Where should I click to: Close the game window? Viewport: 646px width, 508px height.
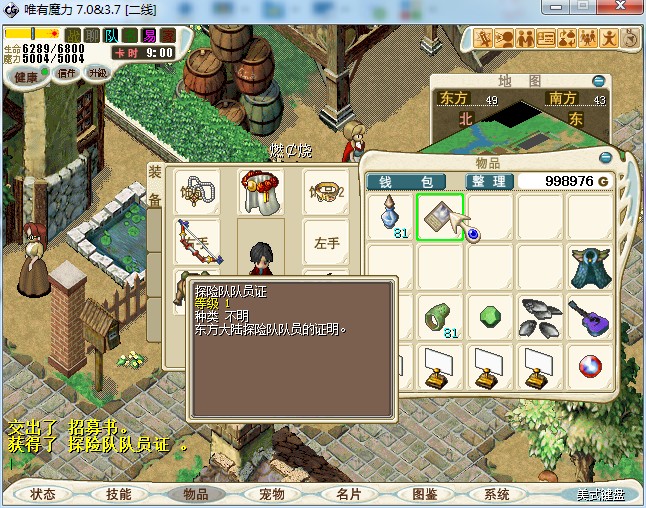pos(620,9)
